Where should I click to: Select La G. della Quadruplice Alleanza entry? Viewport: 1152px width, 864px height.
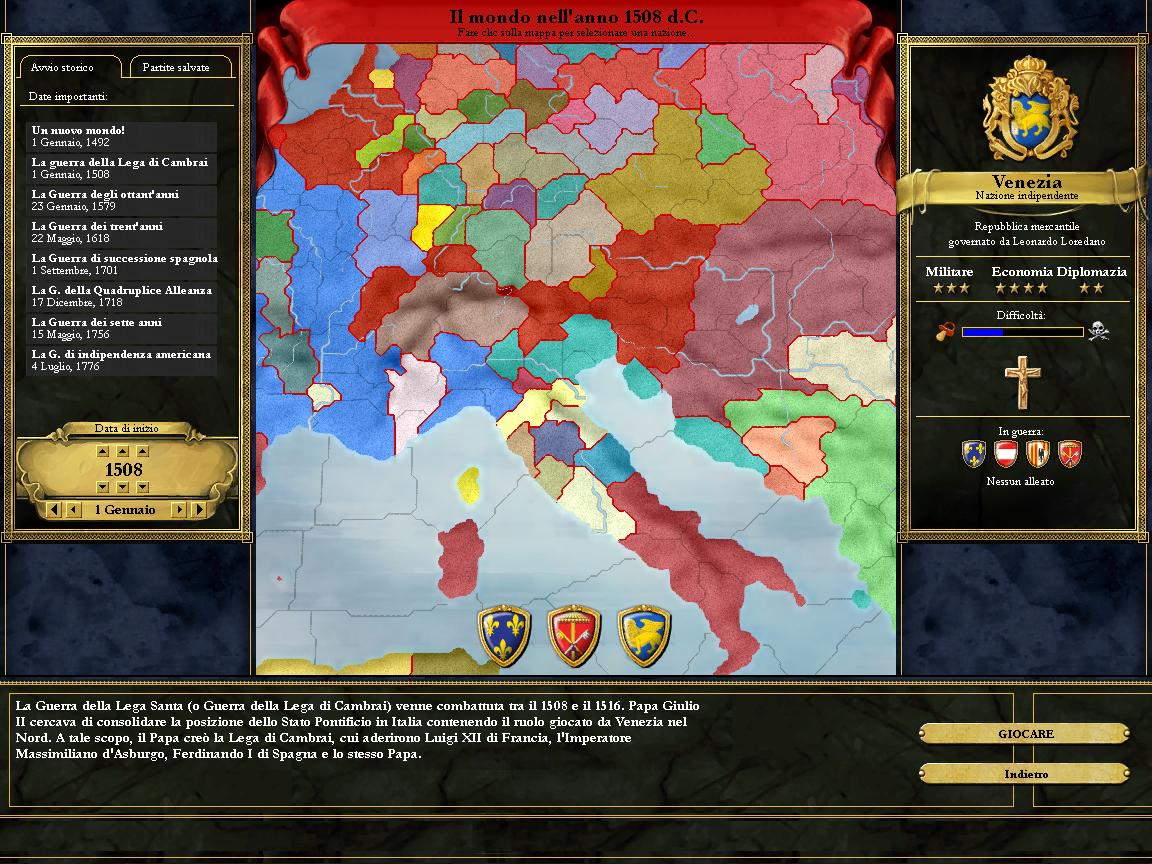tap(121, 296)
